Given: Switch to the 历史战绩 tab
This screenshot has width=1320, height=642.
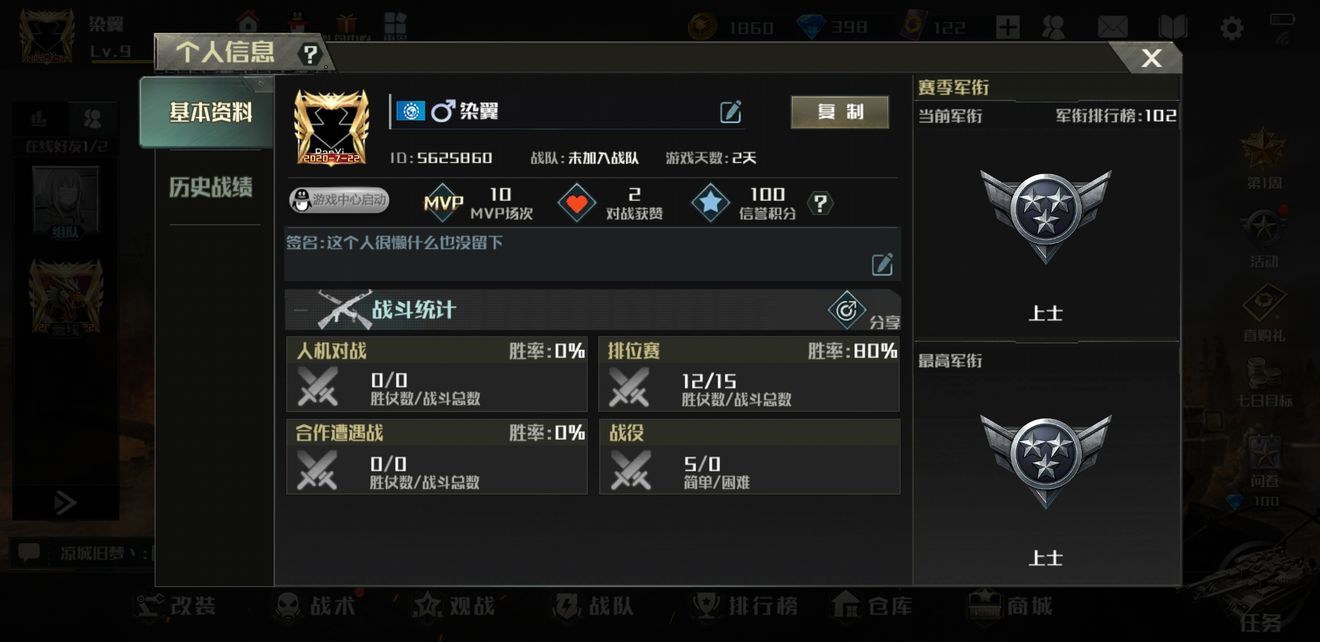Looking at the screenshot, I should (x=210, y=187).
